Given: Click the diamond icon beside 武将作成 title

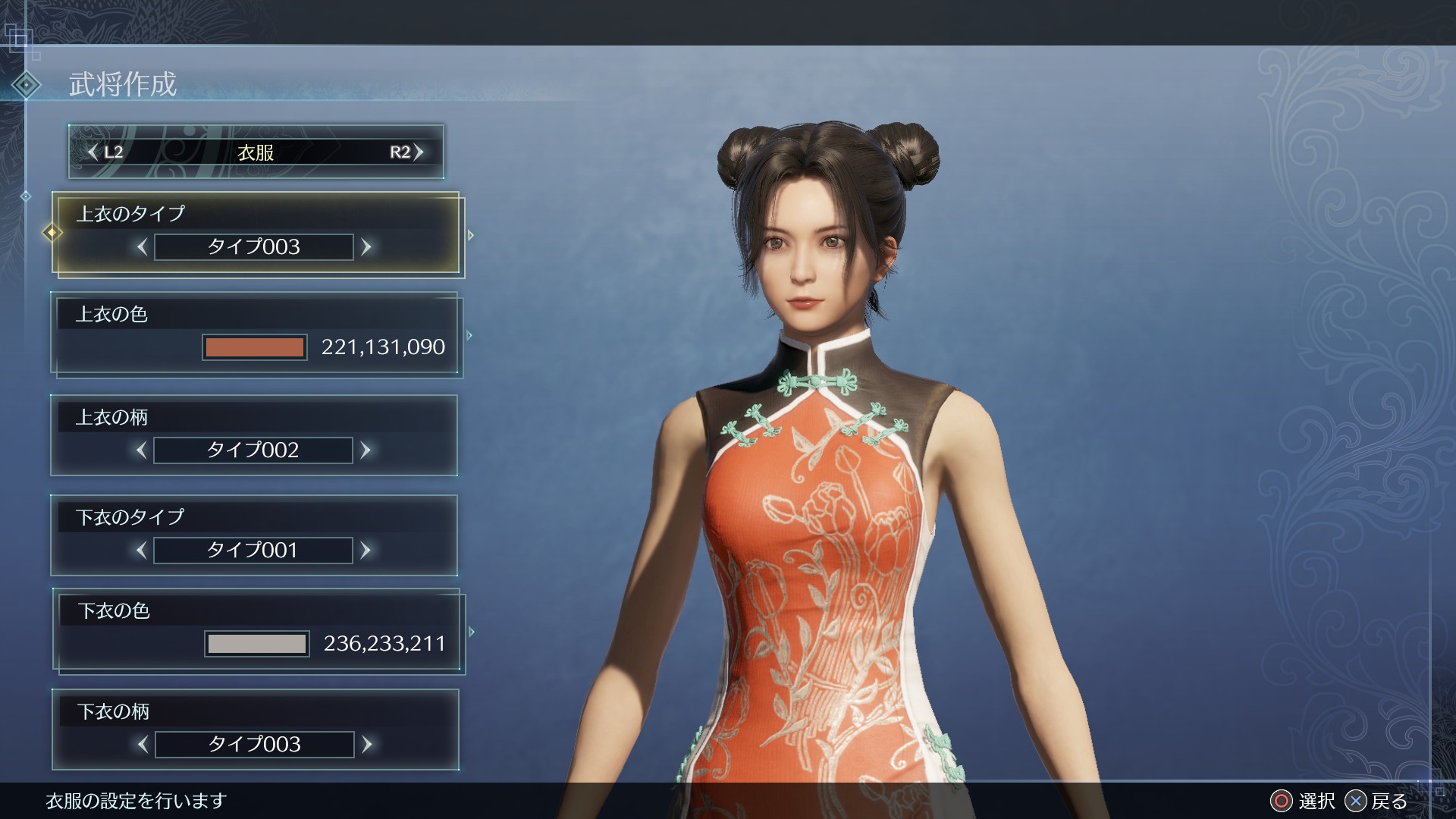Looking at the screenshot, I should [25, 86].
